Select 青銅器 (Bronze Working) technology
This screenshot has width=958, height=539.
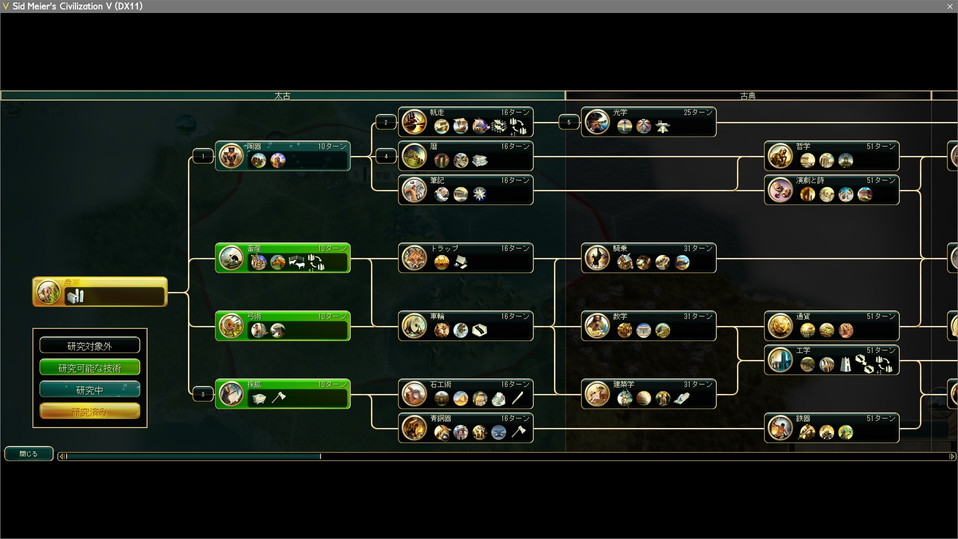[466, 428]
